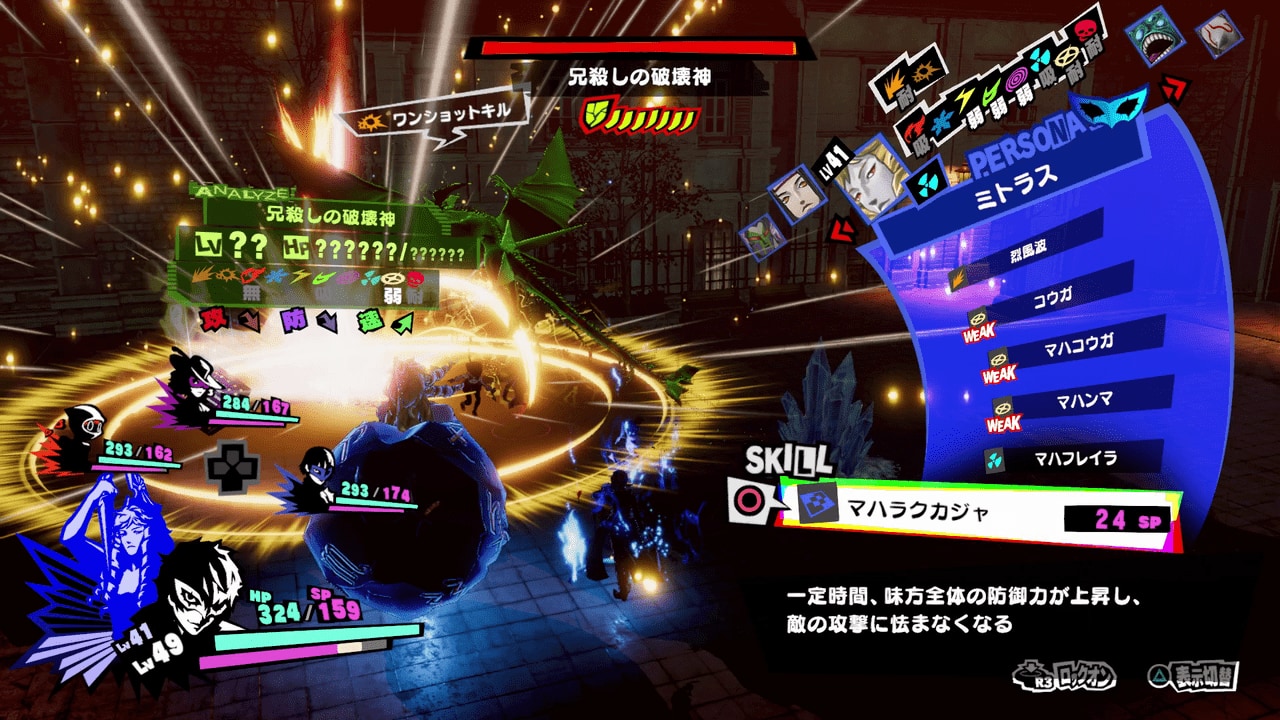Select the nuclear element icon beside マハフレイラ
The width and height of the screenshot is (1280, 720).
(x=994, y=459)
